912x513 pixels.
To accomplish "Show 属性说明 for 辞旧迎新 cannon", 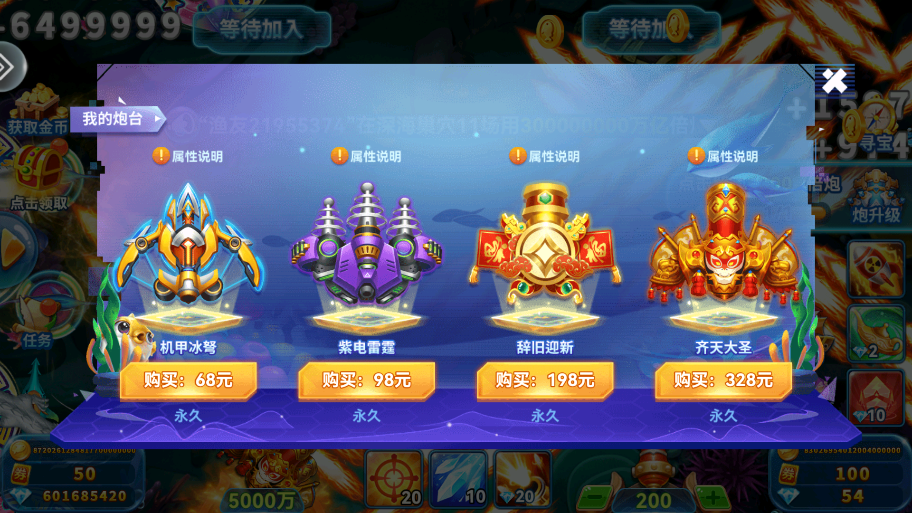I will tap(545, 156).
